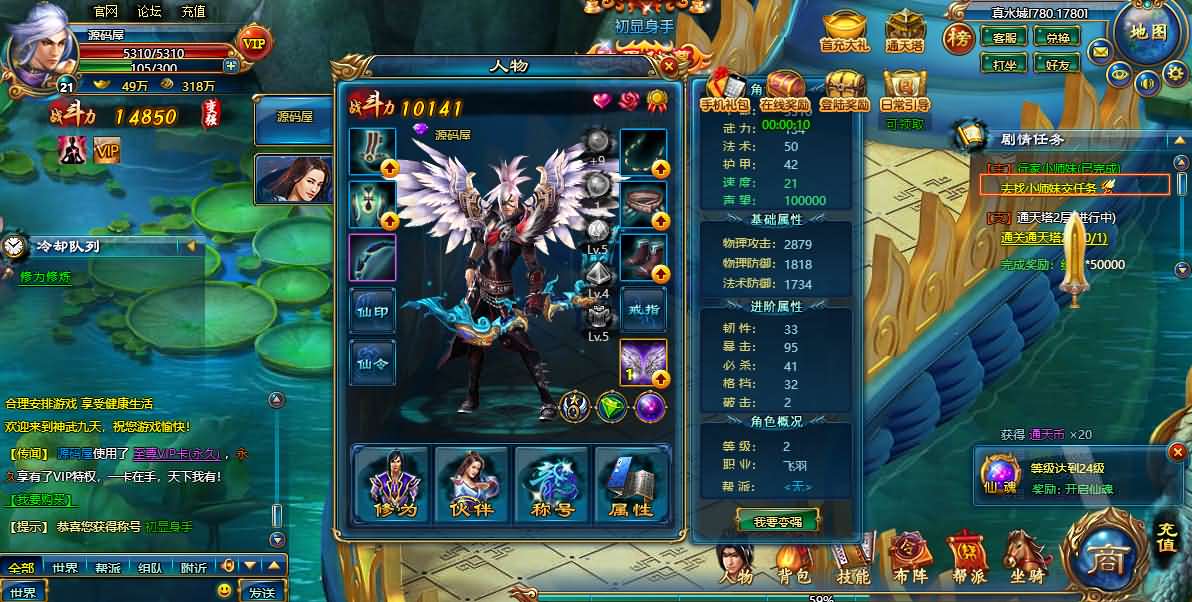Select the 称号 title button
Screen dimensions: 1192x602
click(551, 485)
